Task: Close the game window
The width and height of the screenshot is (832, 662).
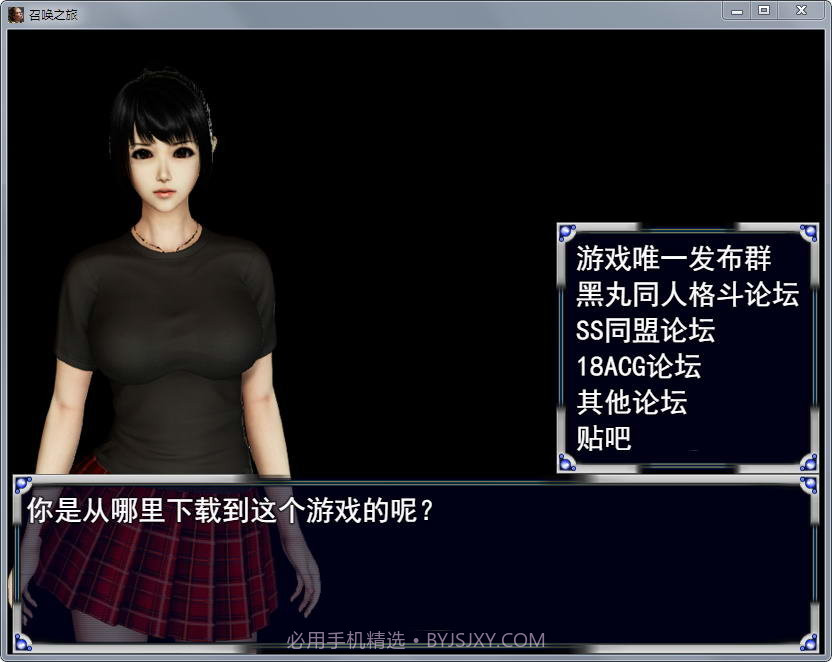Action: coord(802,10)
